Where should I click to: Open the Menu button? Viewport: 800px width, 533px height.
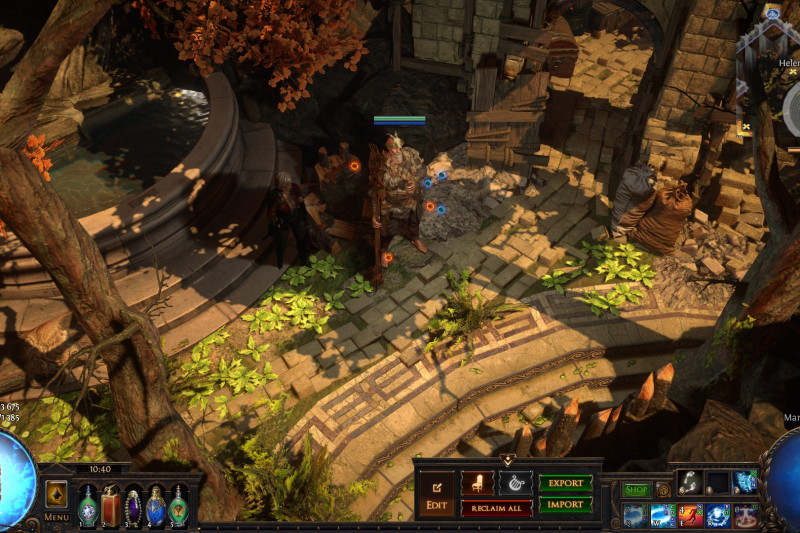coord(56,498)
